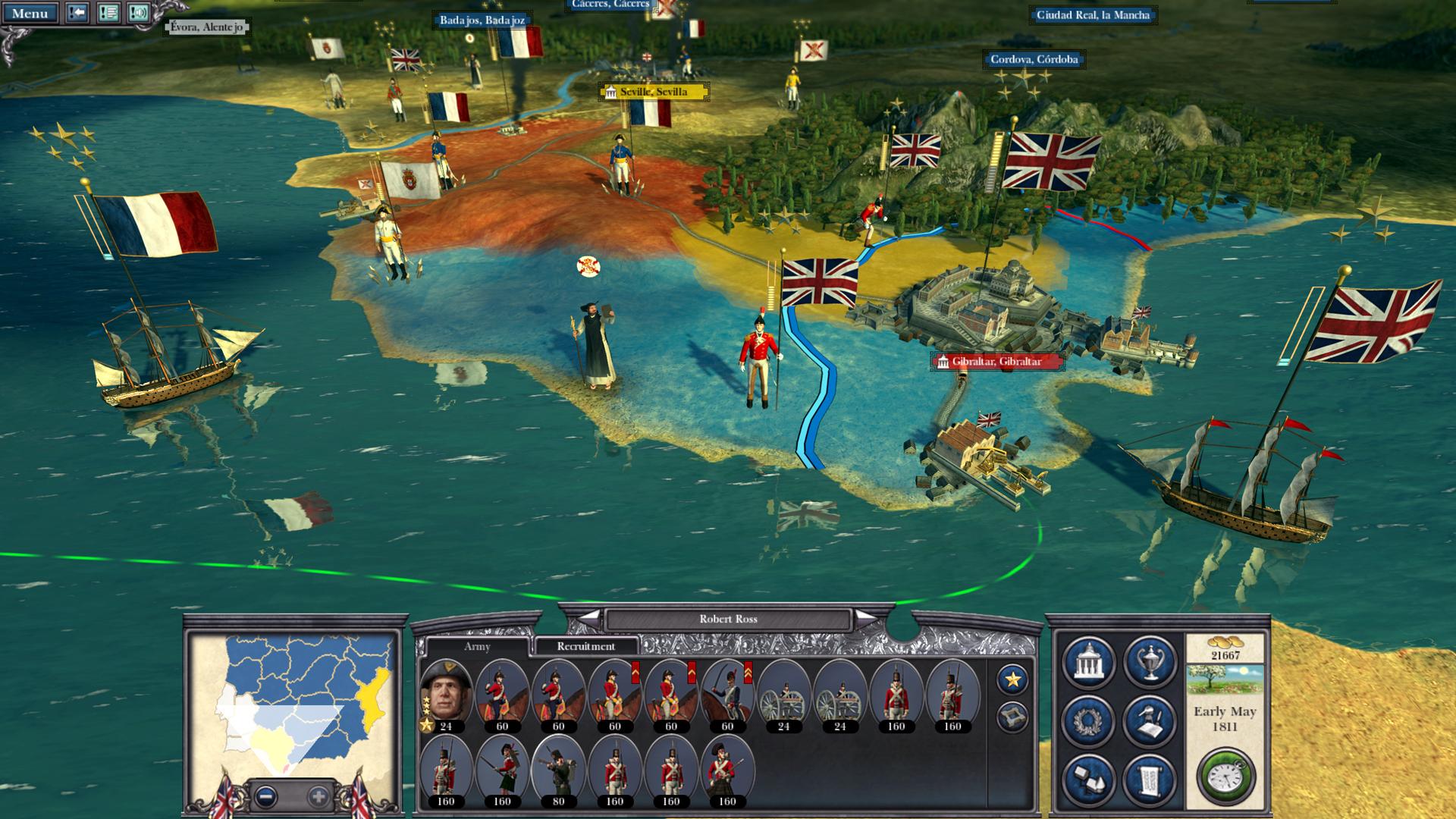Open the prestige laurel wreath icon

(1090, 720)
